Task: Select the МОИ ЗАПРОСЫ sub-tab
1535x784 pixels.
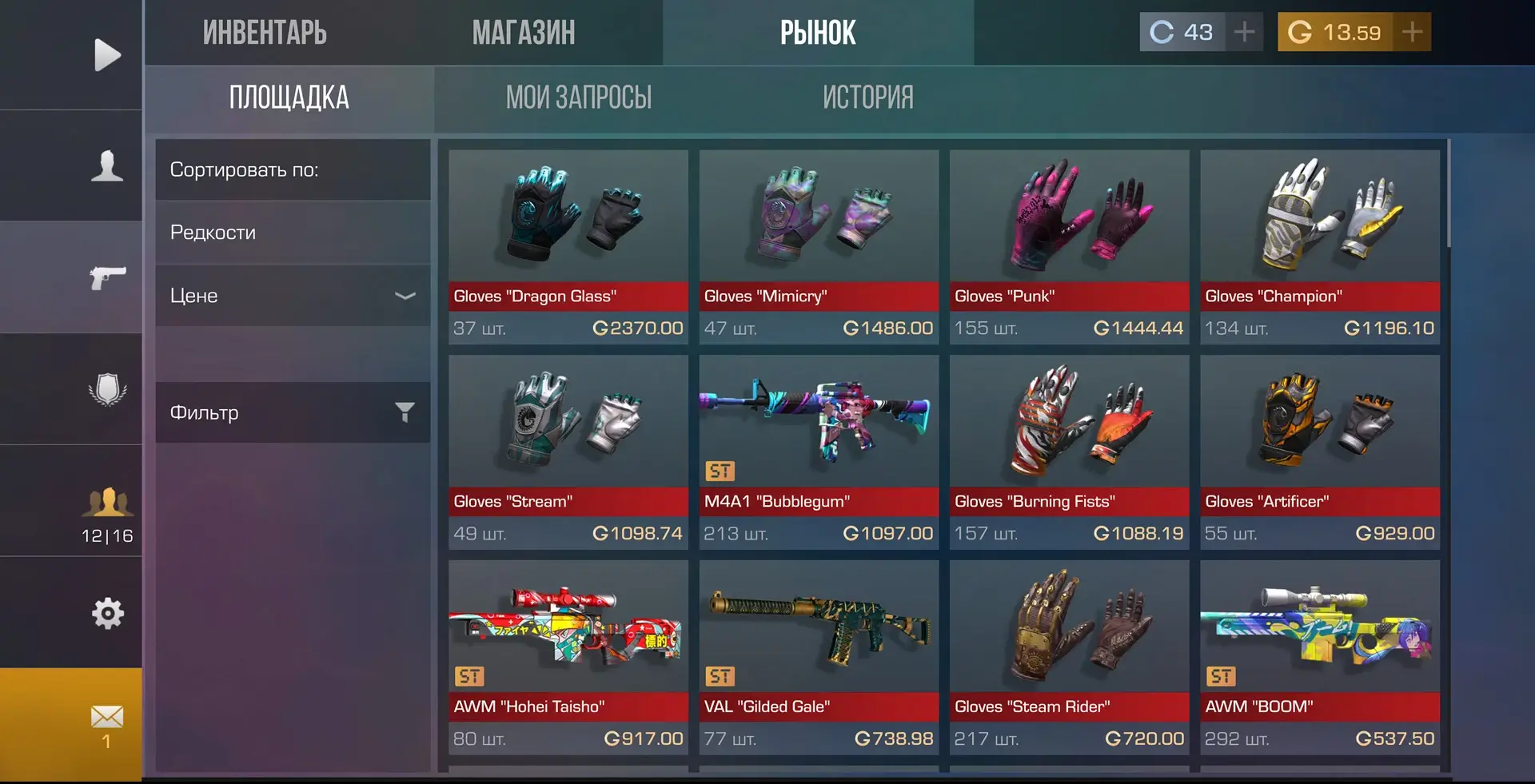Action: [579, 98]
